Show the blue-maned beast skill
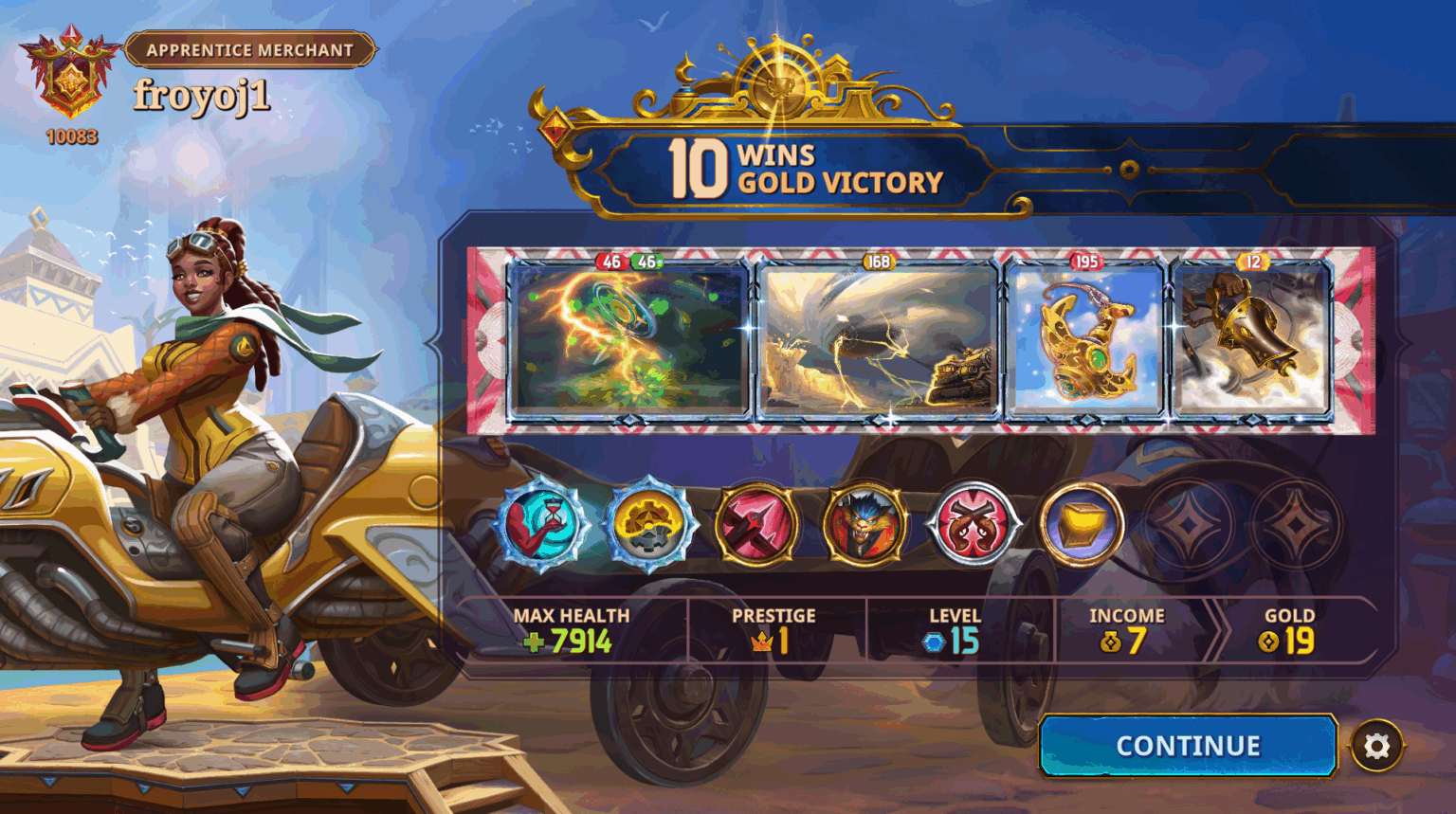1456x814 pixels. pyautogui.click(x=864, y=524)
